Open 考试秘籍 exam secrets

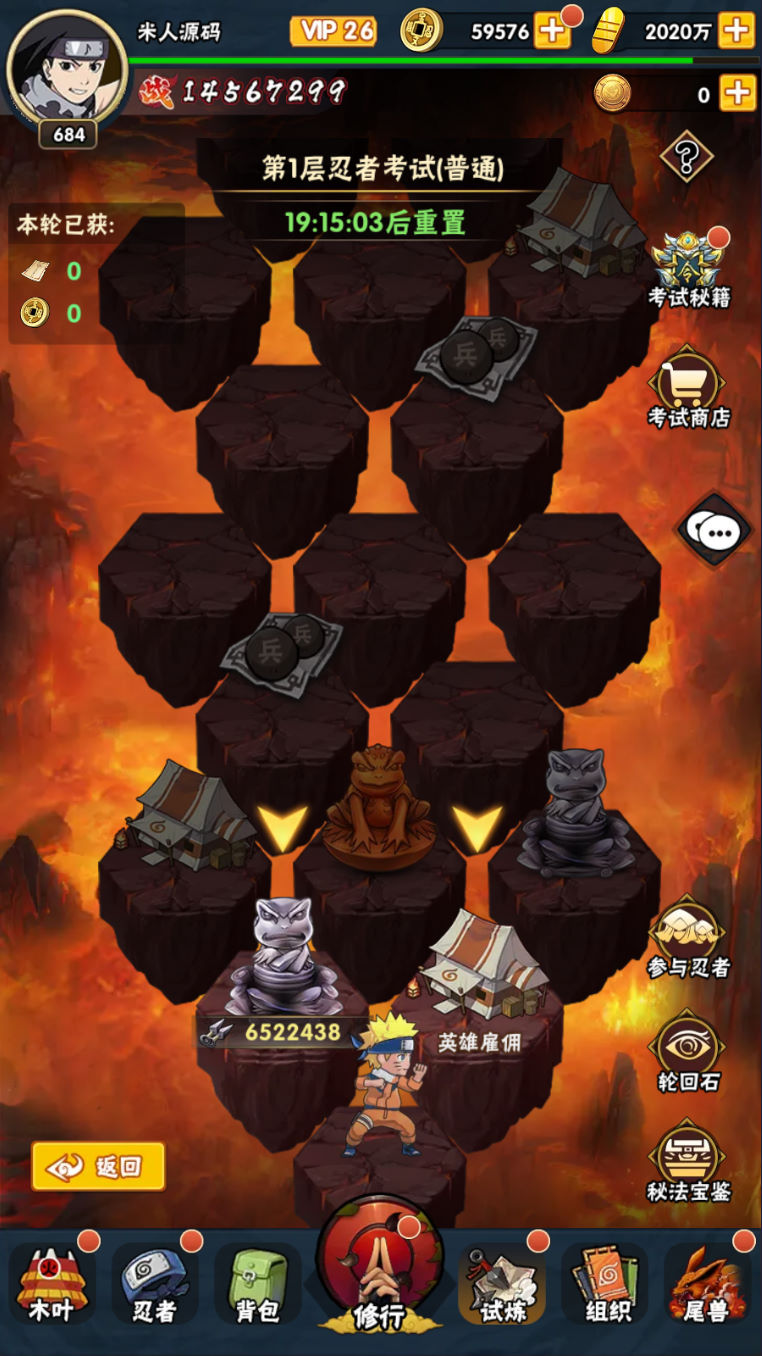pos(689,267)
